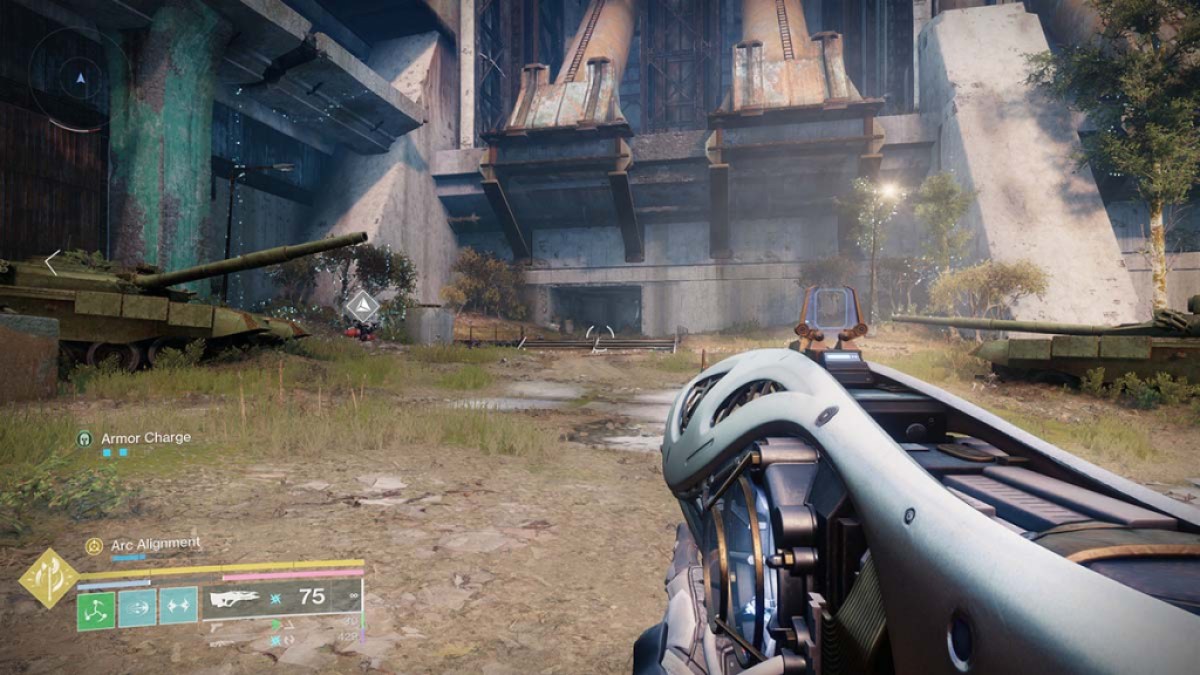Use the green grenade ability icon

[x=96, y=607]
